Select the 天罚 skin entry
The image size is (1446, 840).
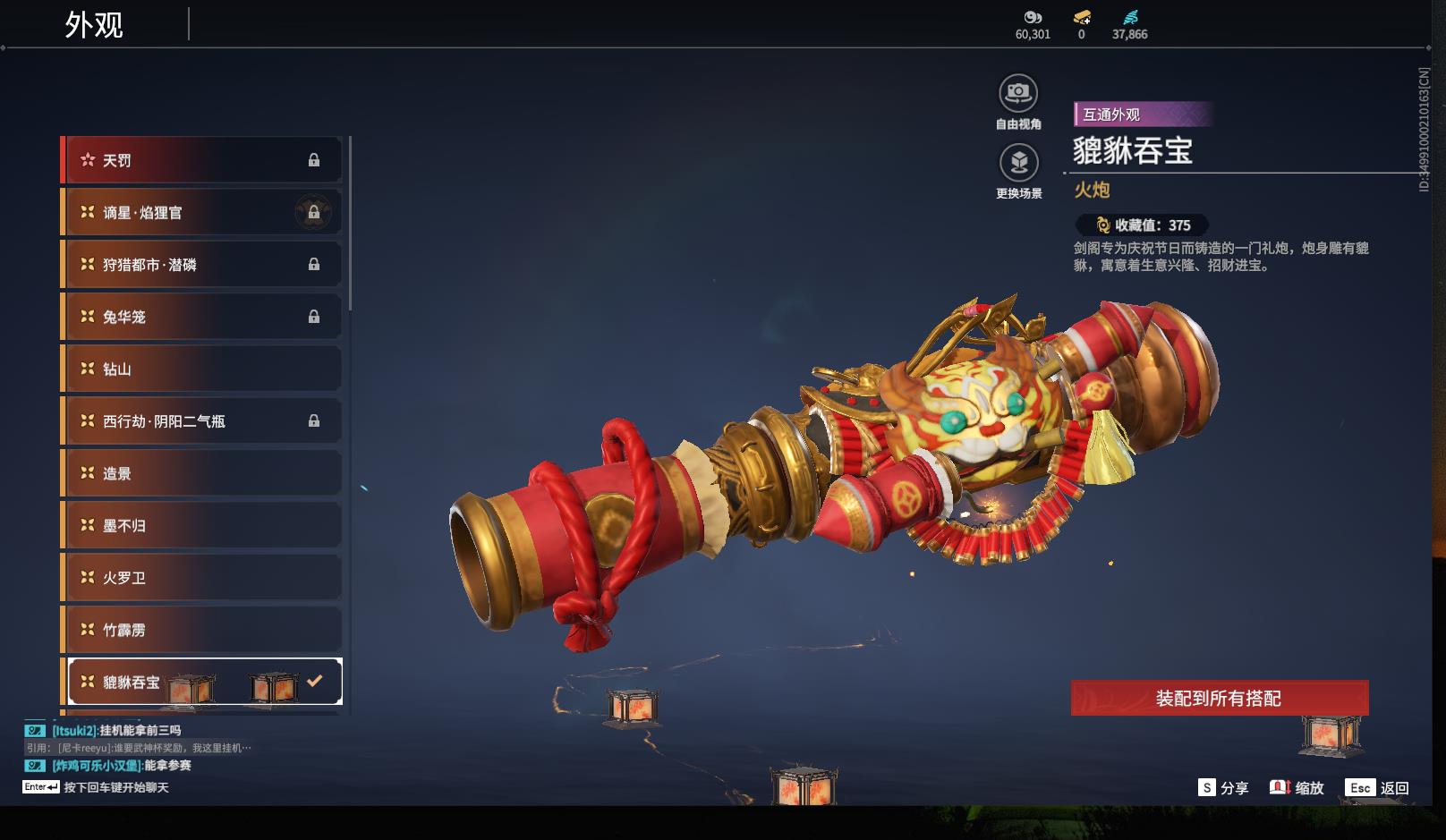[203, 160]
